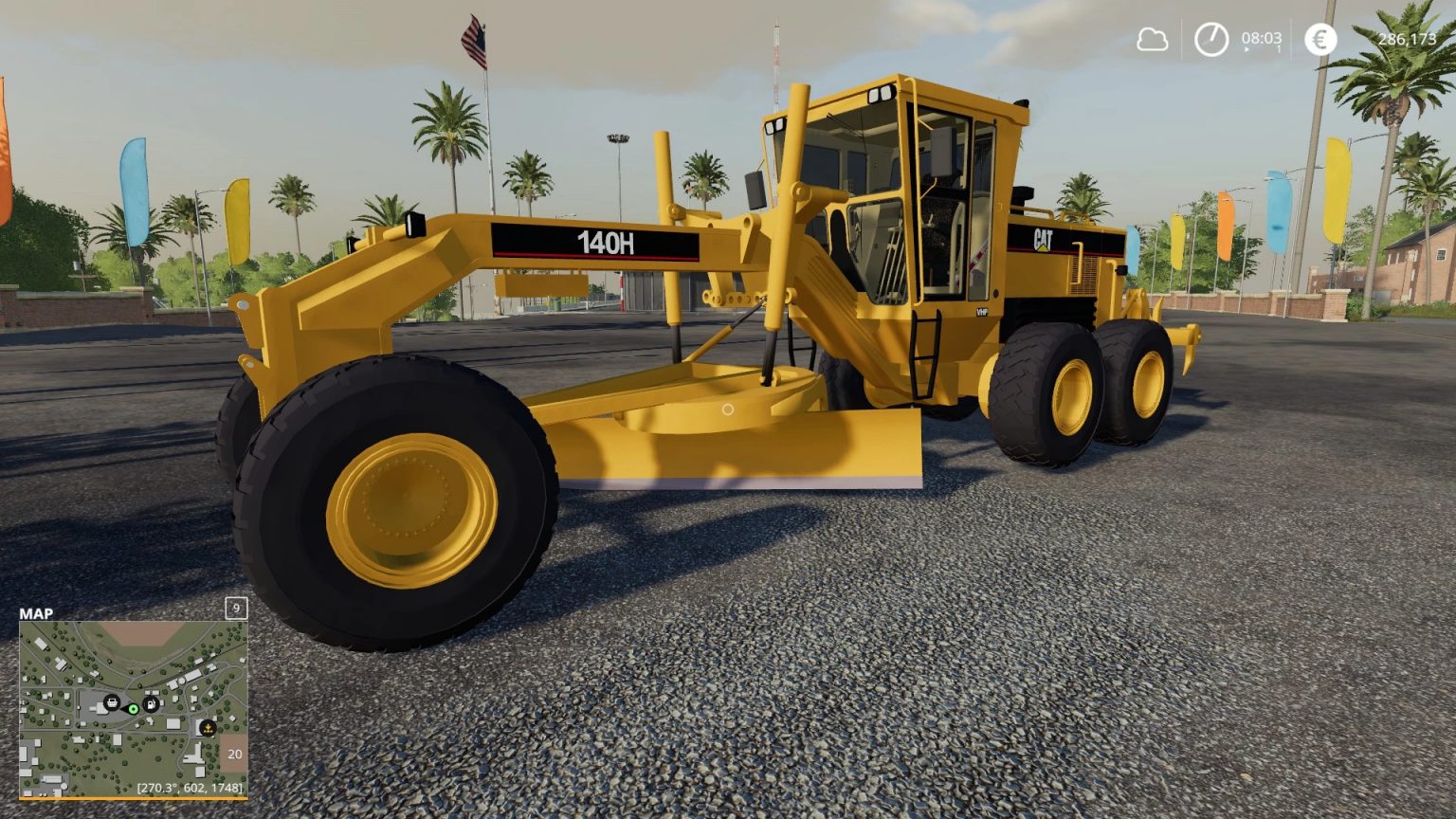Click the grain sell point icon on the minimap
This screenshot has width=1456, height=819.
208,728
